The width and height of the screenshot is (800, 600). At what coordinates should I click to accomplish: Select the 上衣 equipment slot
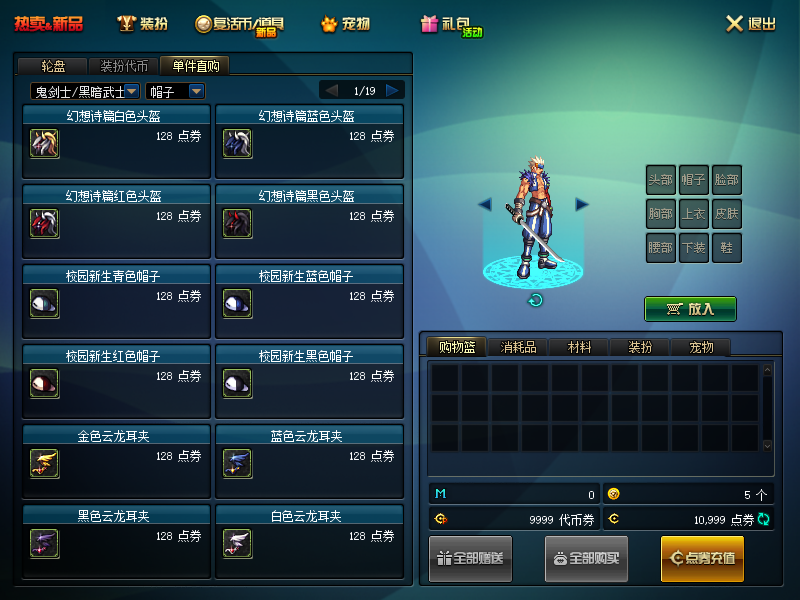click(693, 213)
